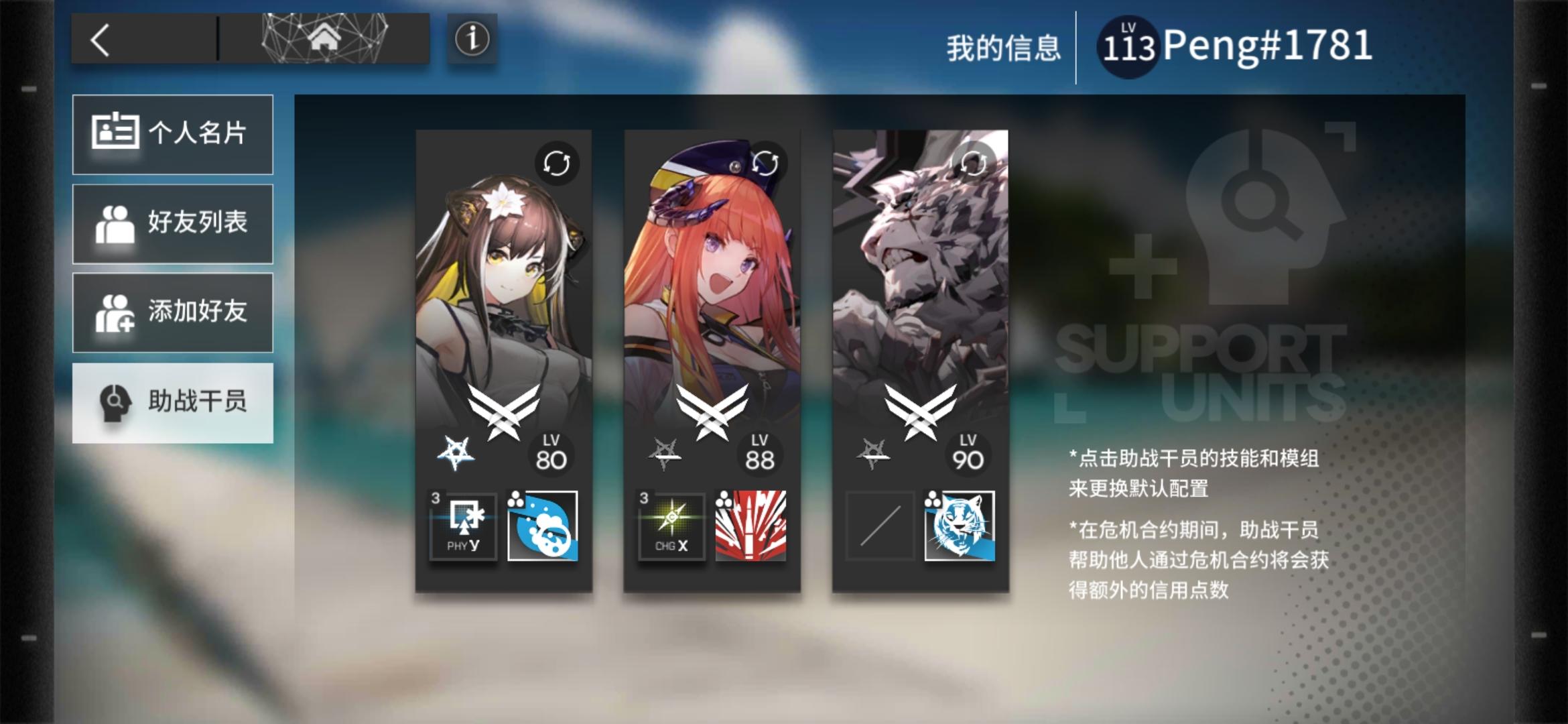Click the 添加好友 add-friend icon

click(117, 311)
